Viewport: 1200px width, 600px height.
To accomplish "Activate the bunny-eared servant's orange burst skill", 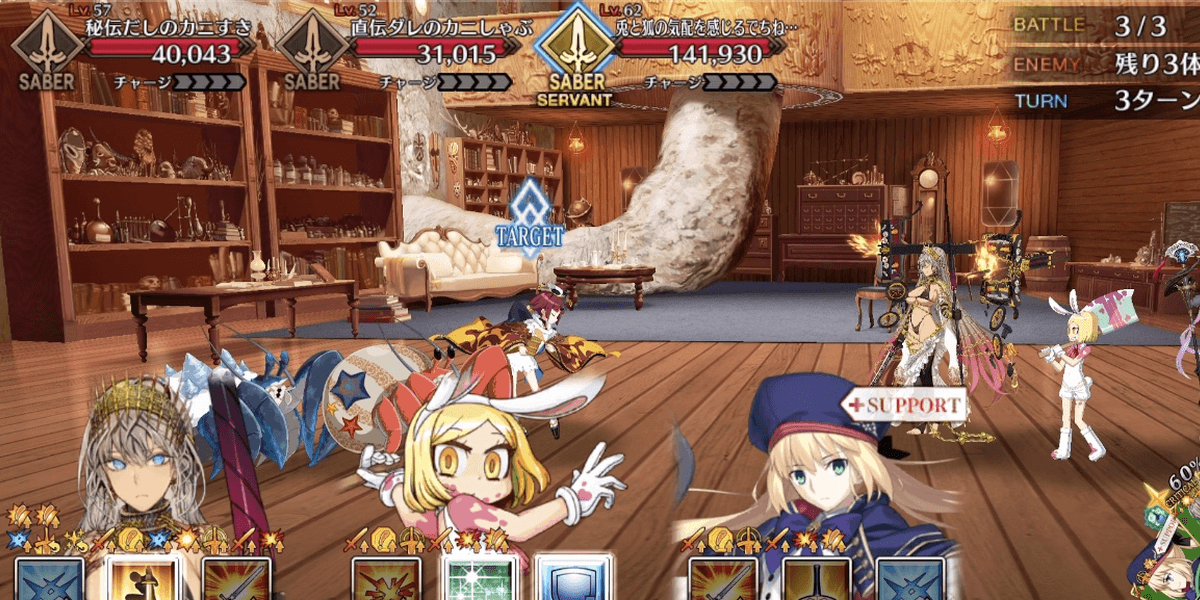I will [x=386, y=580].
